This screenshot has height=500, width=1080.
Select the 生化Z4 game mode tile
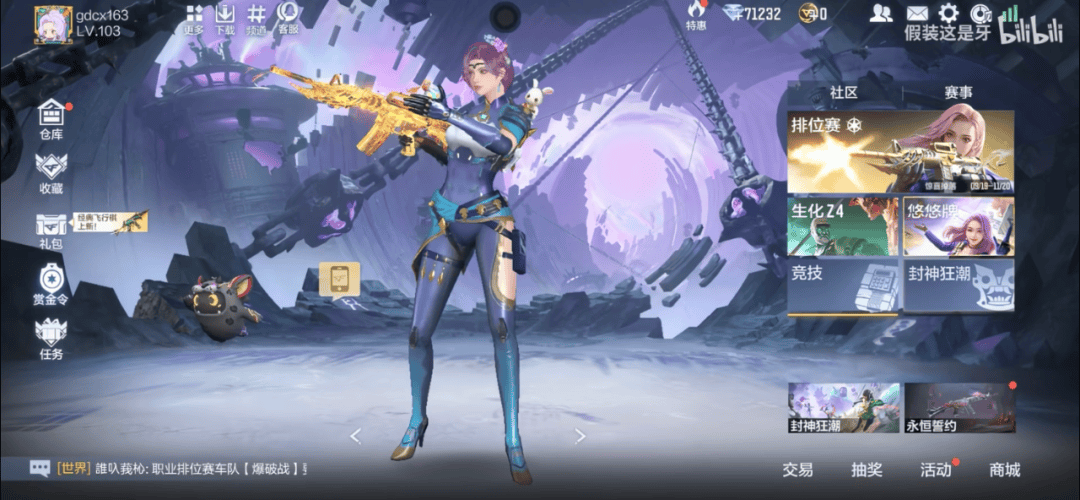click(843, 226)
